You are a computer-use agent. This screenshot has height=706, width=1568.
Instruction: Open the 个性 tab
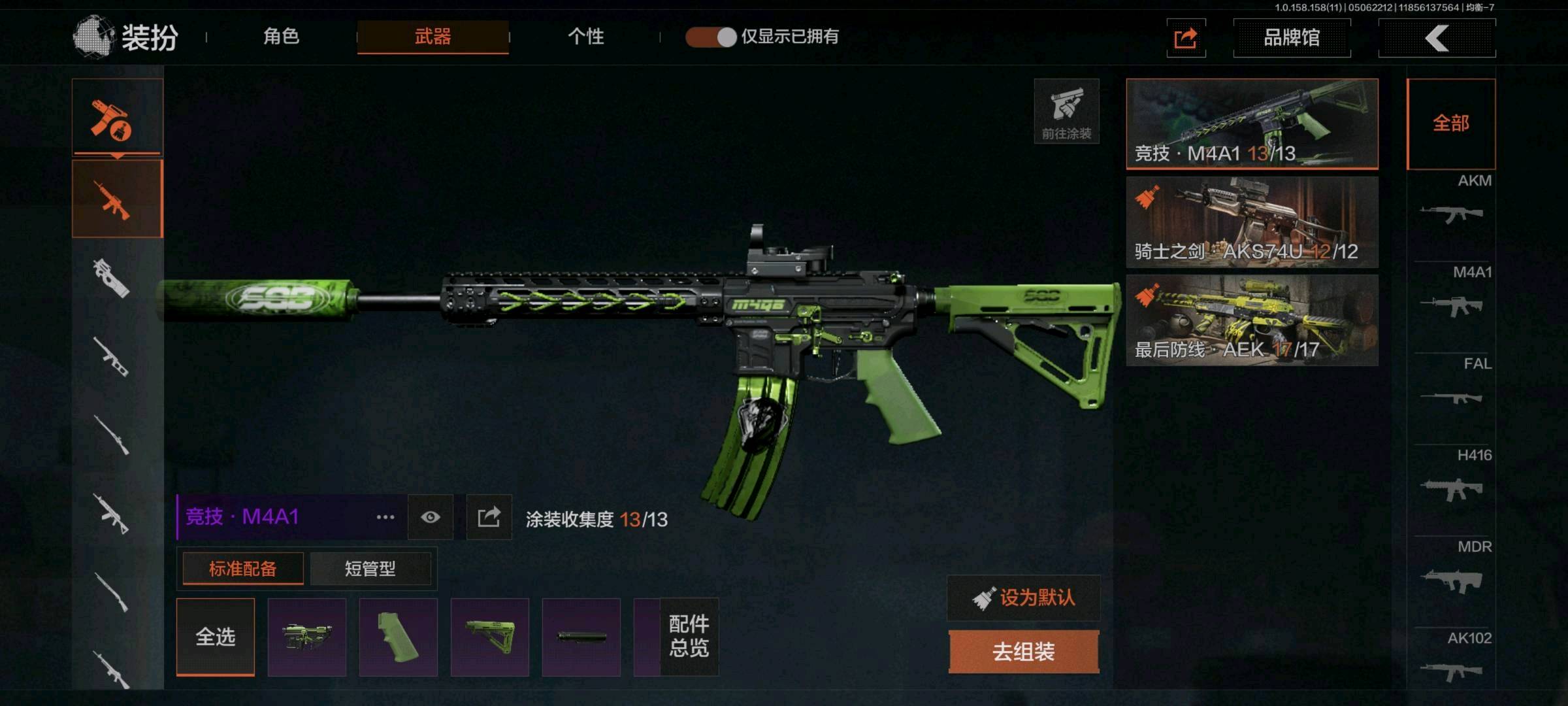(x=585, y=37)
